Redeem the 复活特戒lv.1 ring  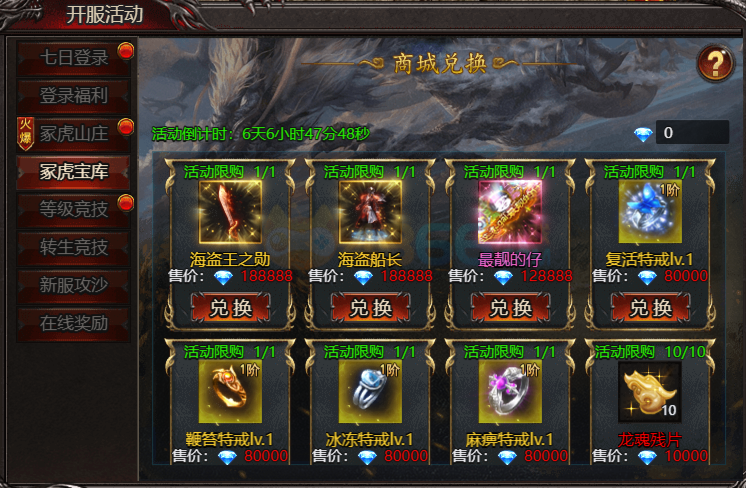(650, 308)
